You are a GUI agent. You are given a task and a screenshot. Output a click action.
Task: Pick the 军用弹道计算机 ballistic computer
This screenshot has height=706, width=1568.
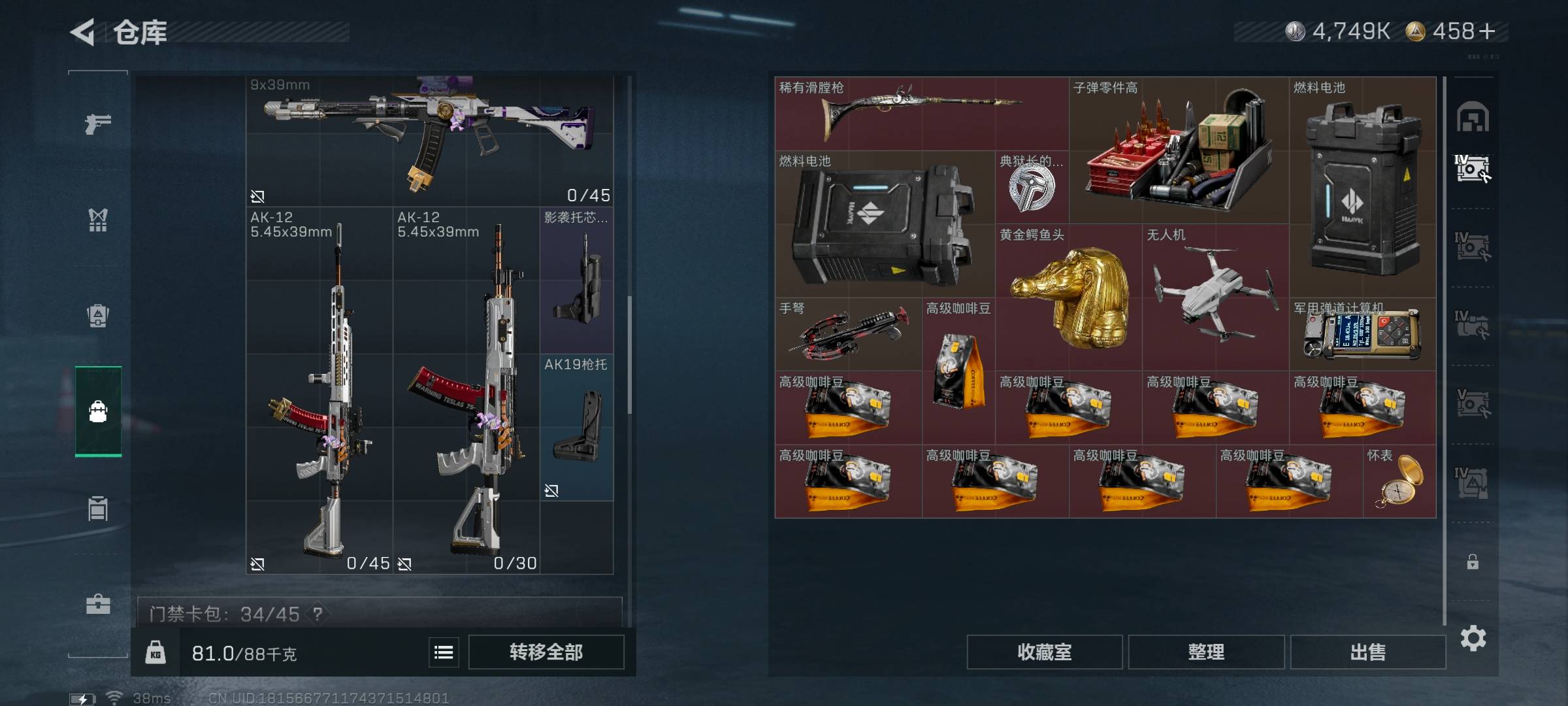point(1362,335)
